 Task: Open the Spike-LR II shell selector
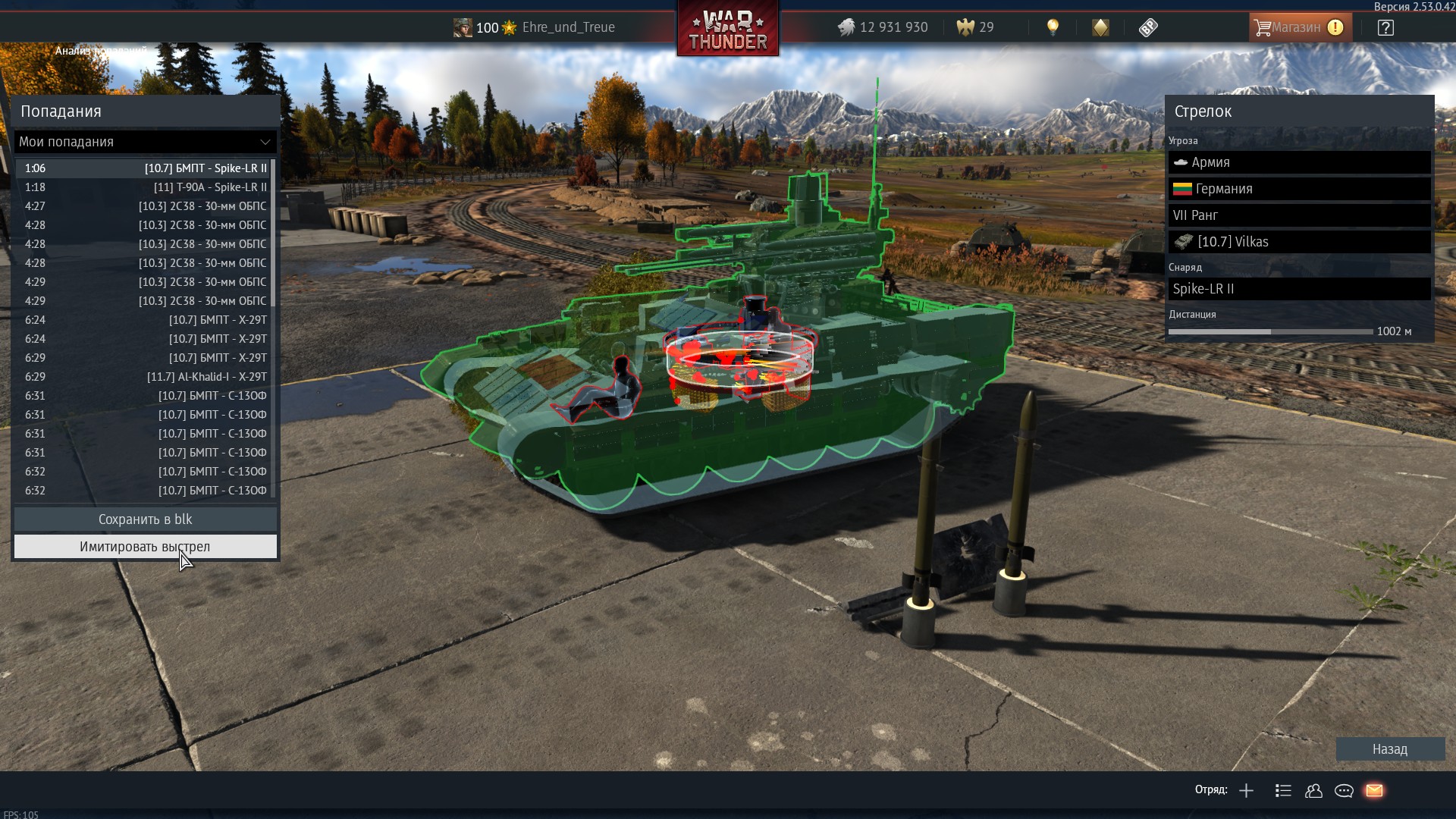[1299, 289]
